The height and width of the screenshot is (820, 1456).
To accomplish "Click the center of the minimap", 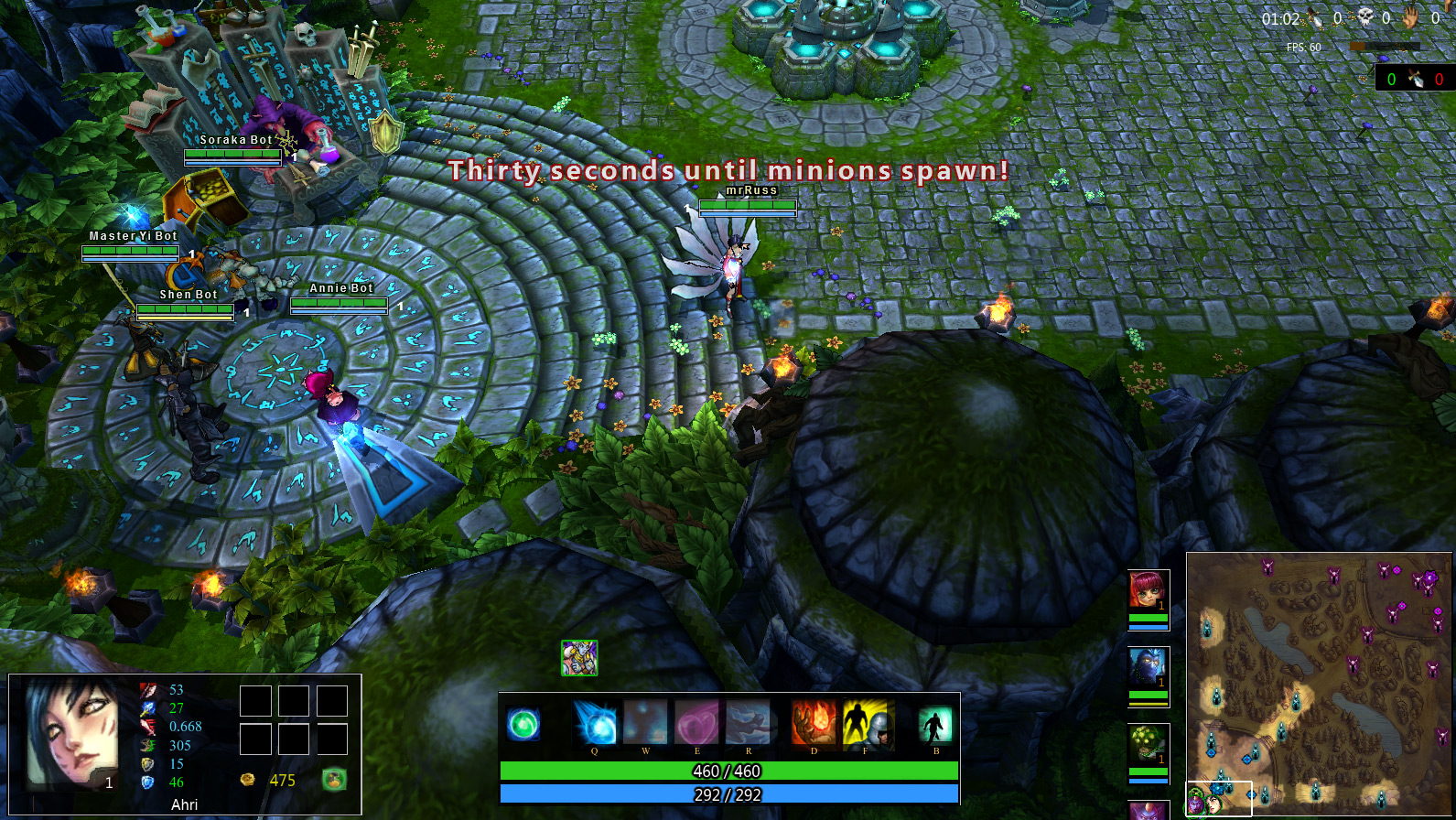I will click(x=1319, y=684).
